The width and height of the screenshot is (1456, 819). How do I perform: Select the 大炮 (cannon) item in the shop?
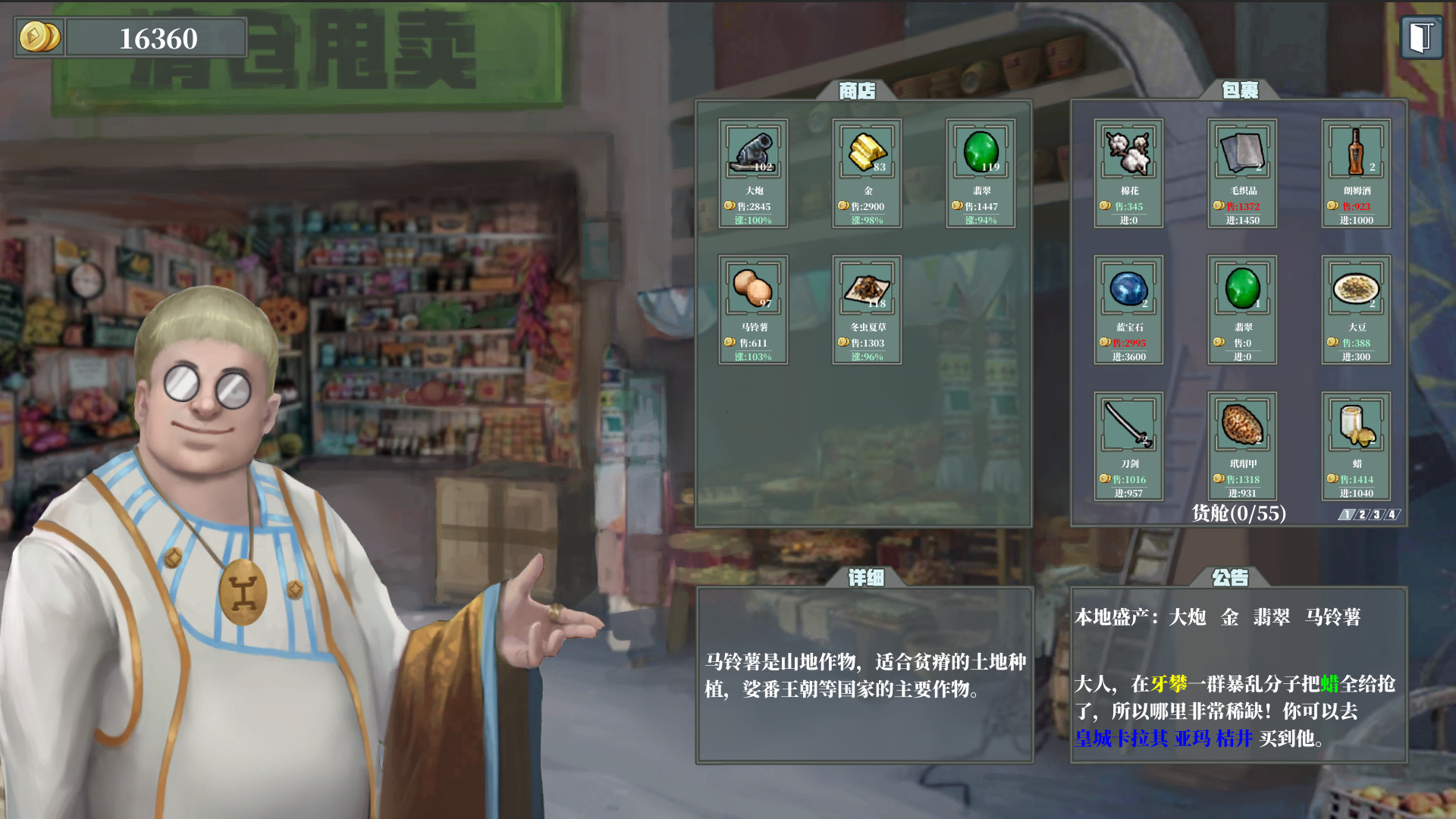click(754, 173)
